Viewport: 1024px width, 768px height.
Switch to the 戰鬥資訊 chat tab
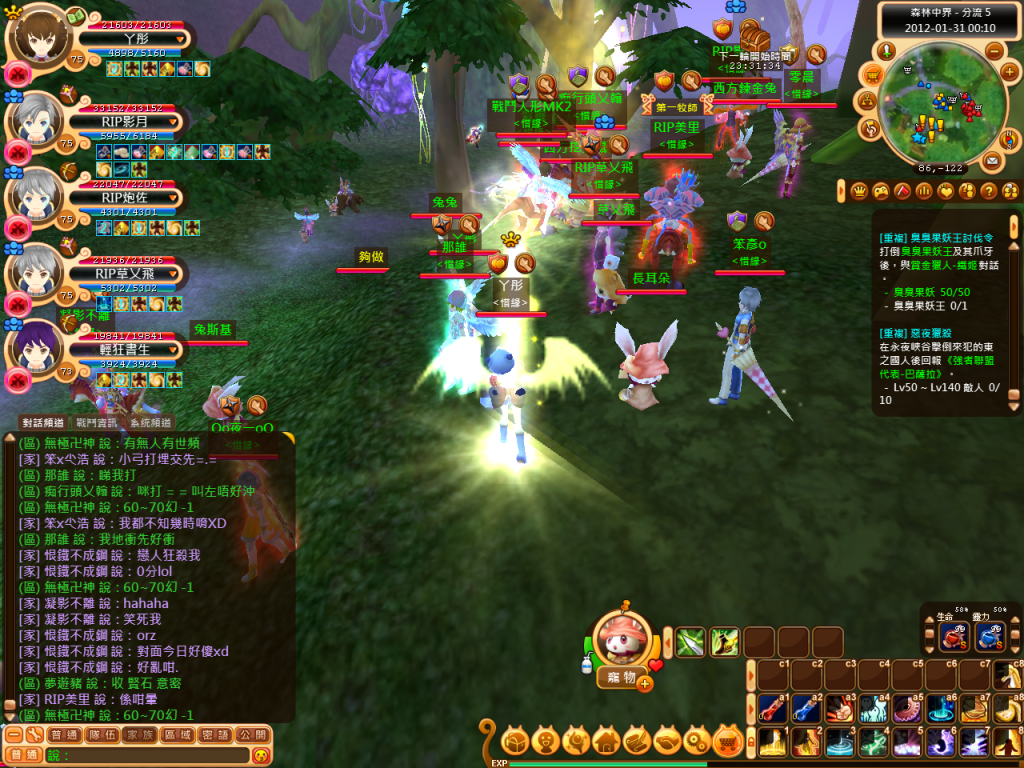coord(98,423)
